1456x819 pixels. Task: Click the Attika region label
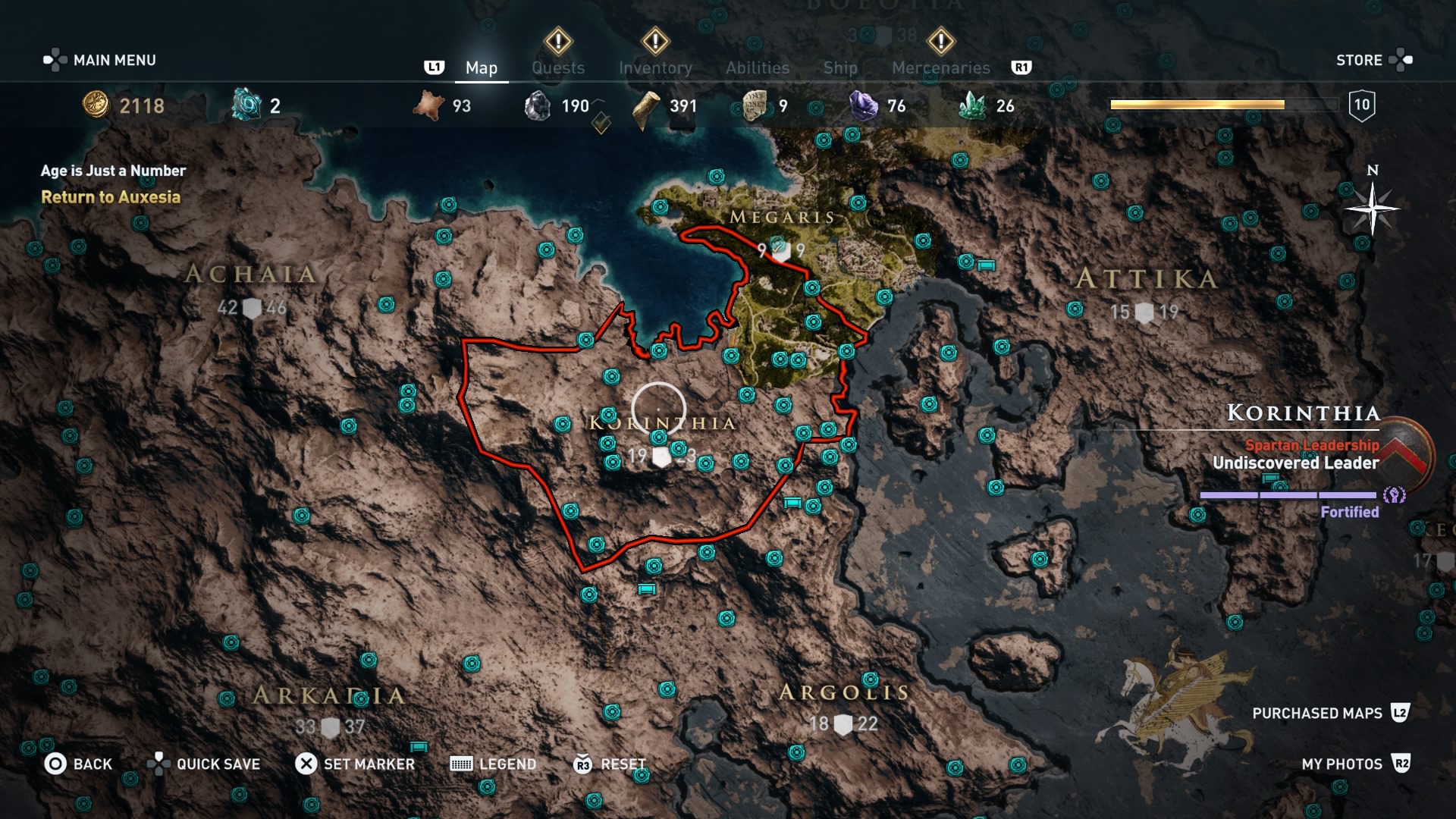1147,279
